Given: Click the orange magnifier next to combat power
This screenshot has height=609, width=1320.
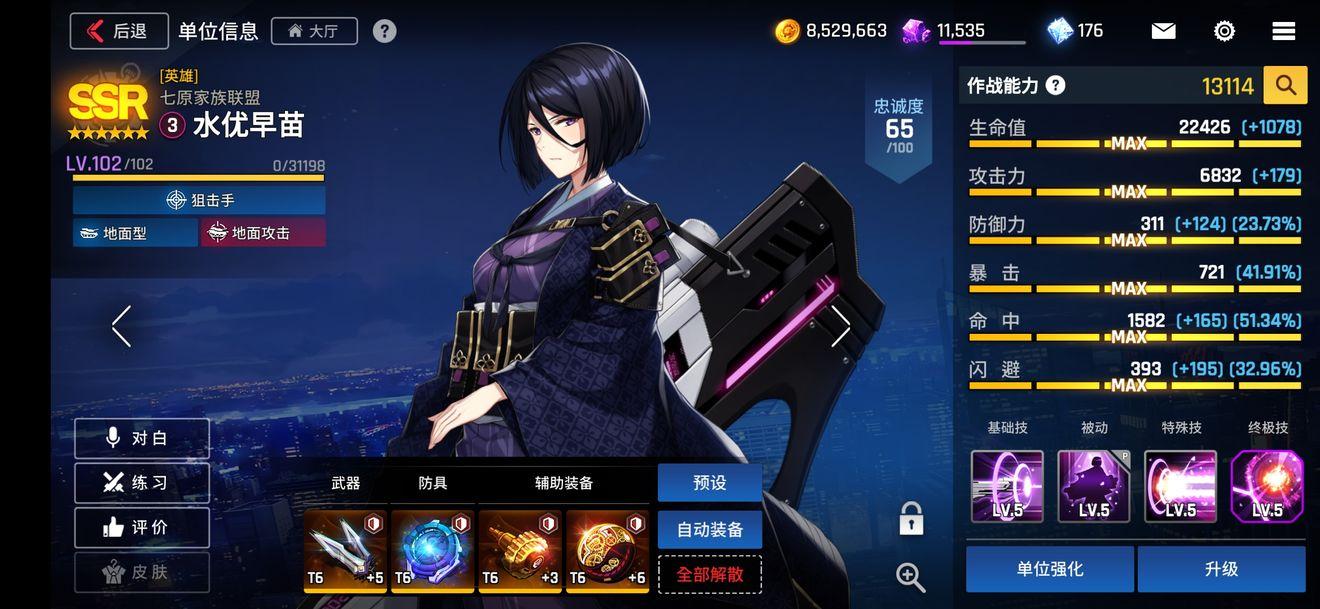Looking at the screenshot, I should pyautogui.click(x=1285, y=86).
